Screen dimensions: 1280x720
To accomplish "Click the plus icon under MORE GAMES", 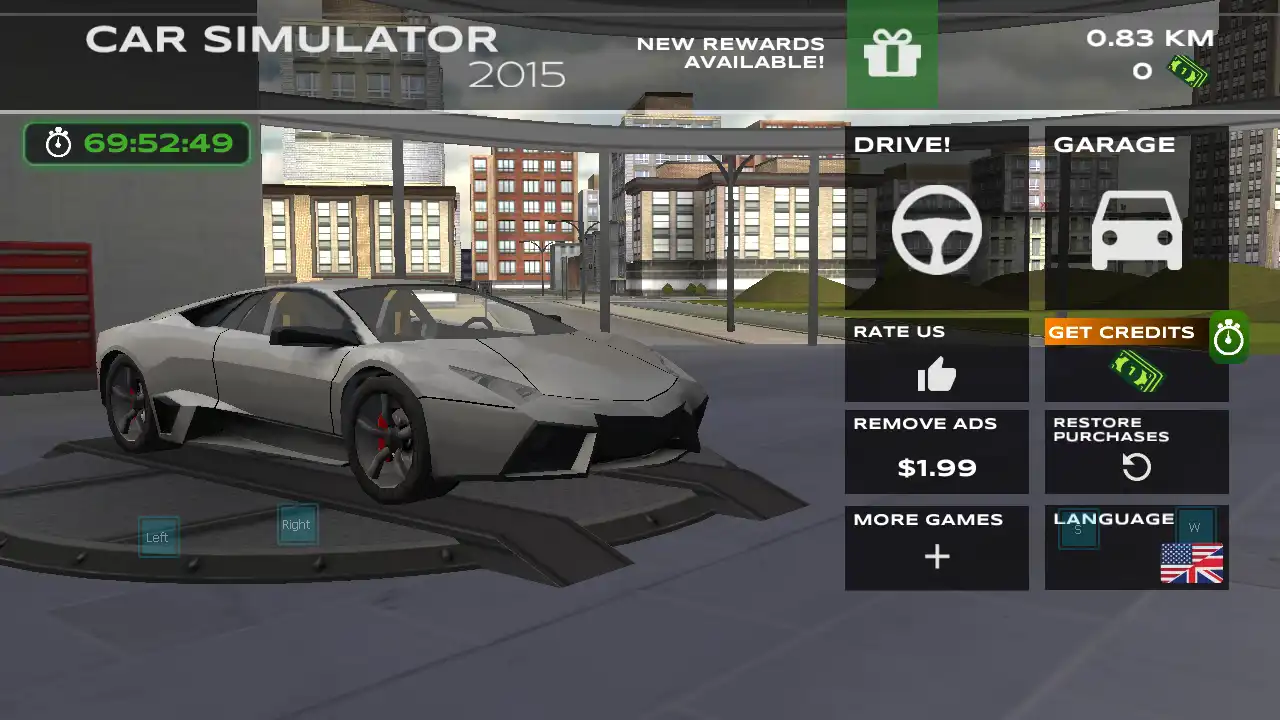I will pyautogui.click(x=936, y=557).
